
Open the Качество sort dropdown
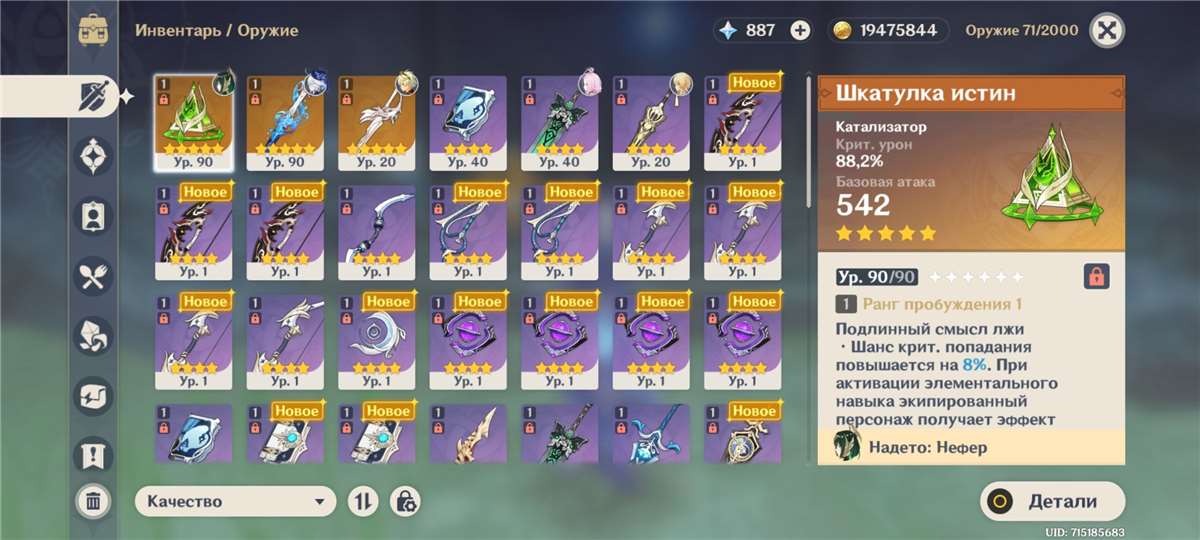coord(235,502)
